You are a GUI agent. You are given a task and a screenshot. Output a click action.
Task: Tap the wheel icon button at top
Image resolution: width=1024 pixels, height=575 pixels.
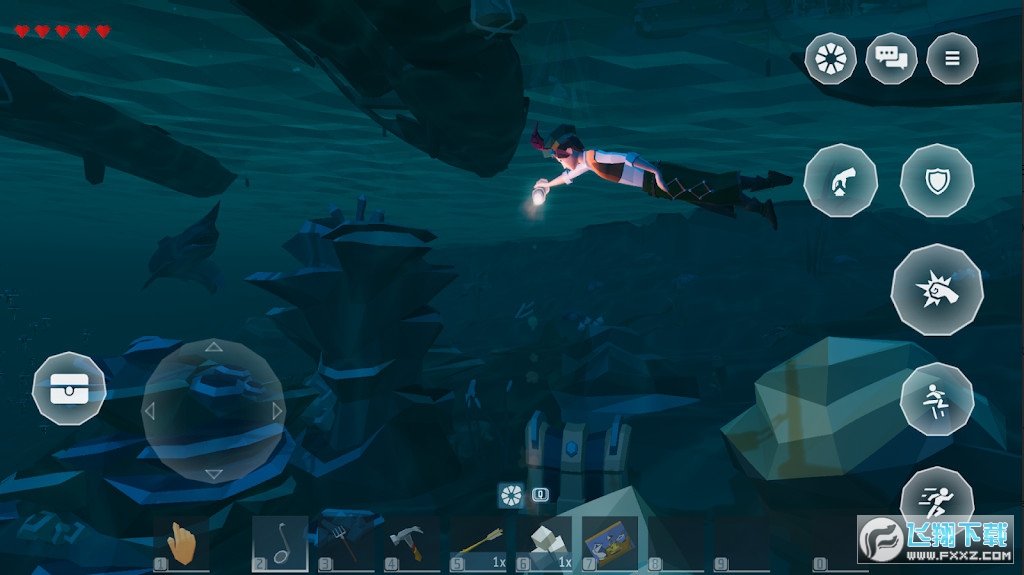(x=830, y=58)
